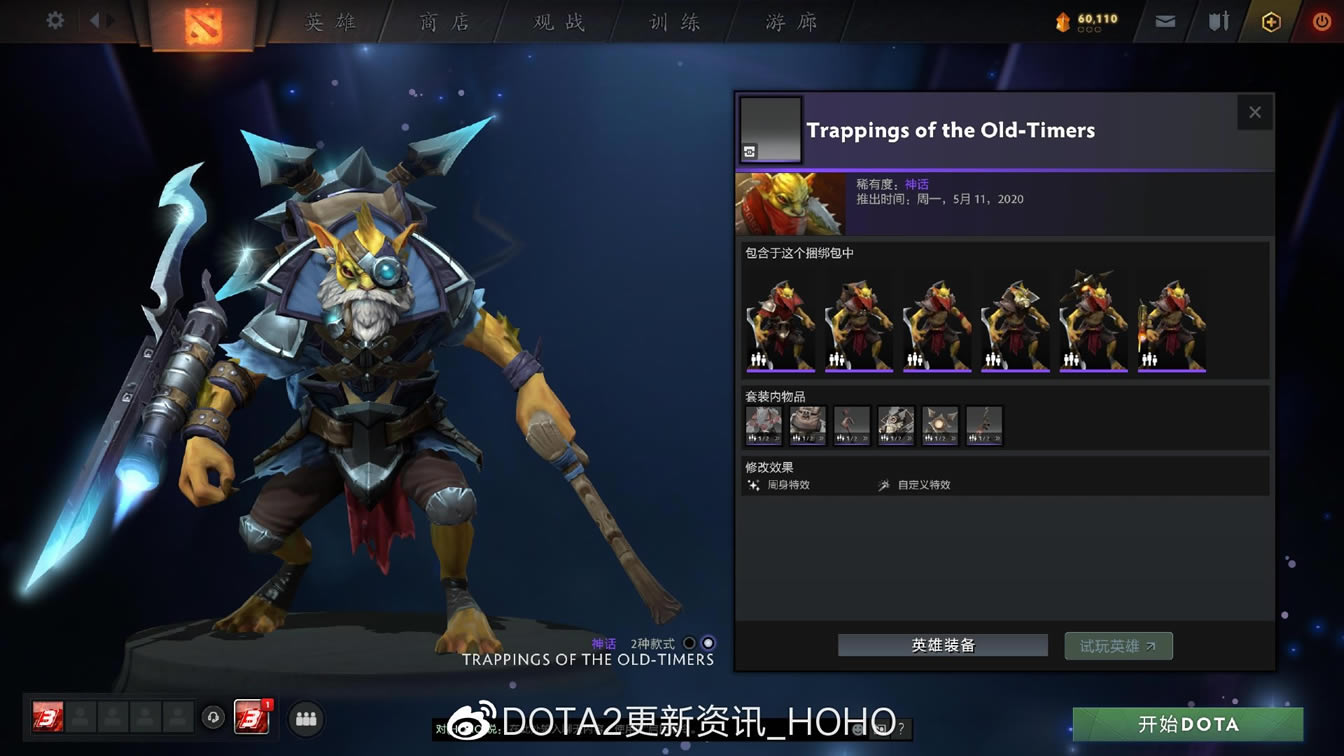Click the 英雄装备 button
This screenshot has height=756, width=1344.
point(941,645)
